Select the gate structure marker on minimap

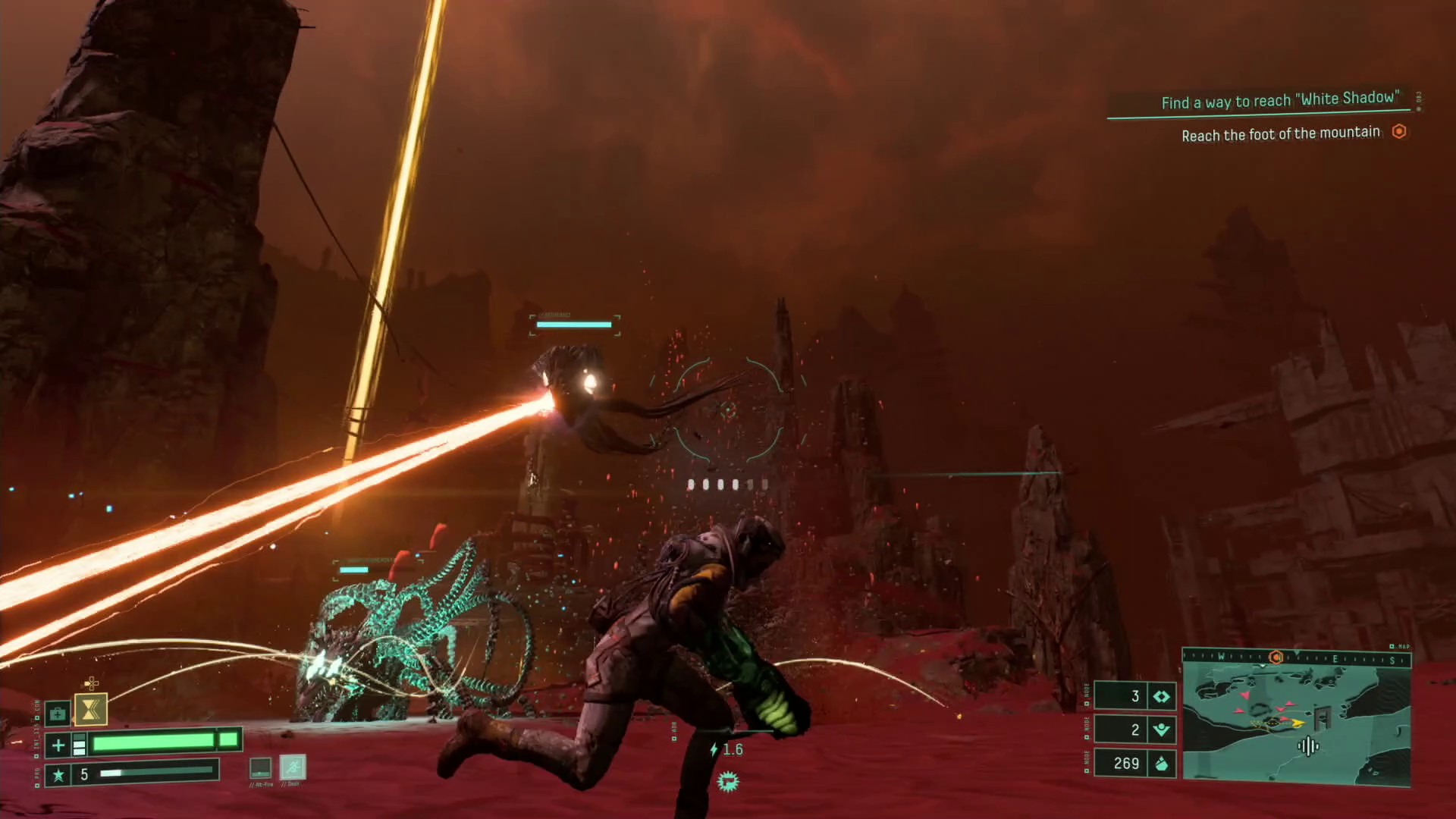tap(1324, 716)
